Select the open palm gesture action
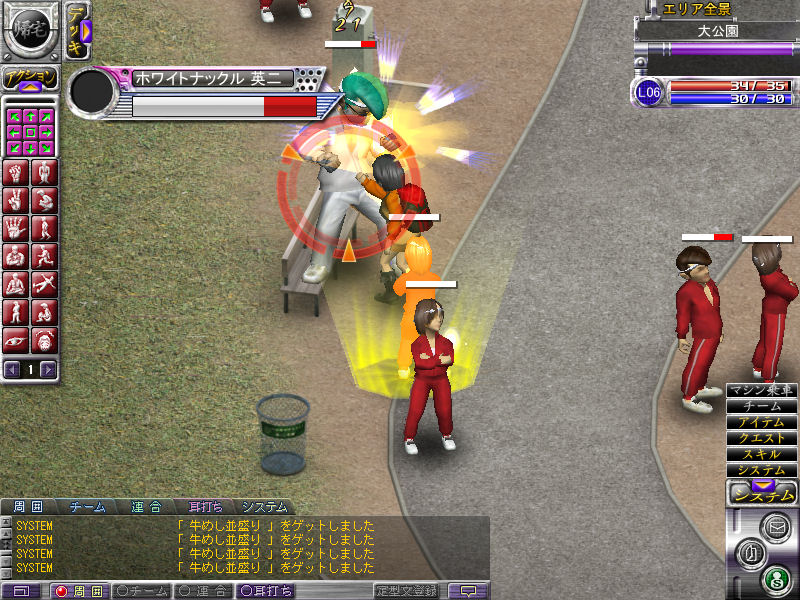Image resolution: width=800 pixels, height=600 pixels. [16, 229]
